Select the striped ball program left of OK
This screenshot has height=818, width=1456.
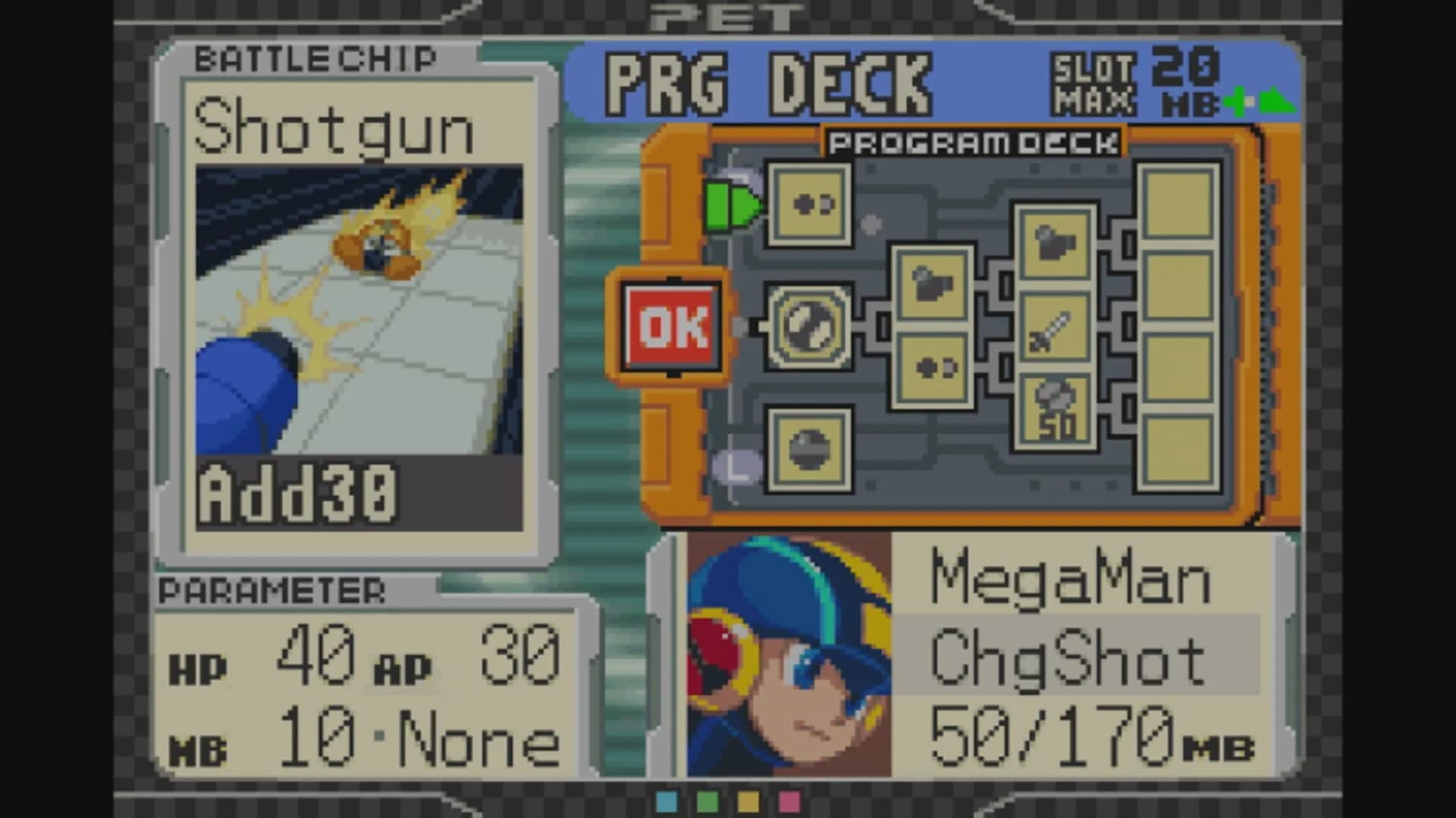click(x=811, y=328)
